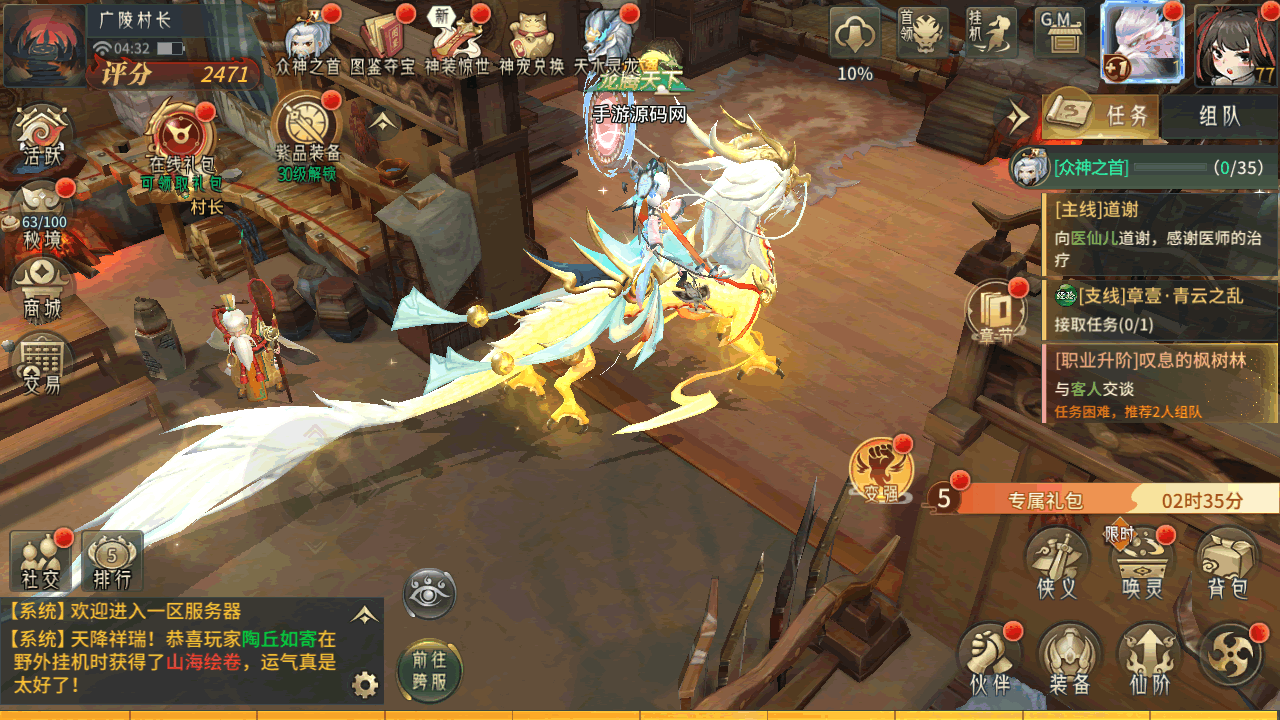Go to cross-server via 前往跨服
1280x720 pixels.
point(430,669)
